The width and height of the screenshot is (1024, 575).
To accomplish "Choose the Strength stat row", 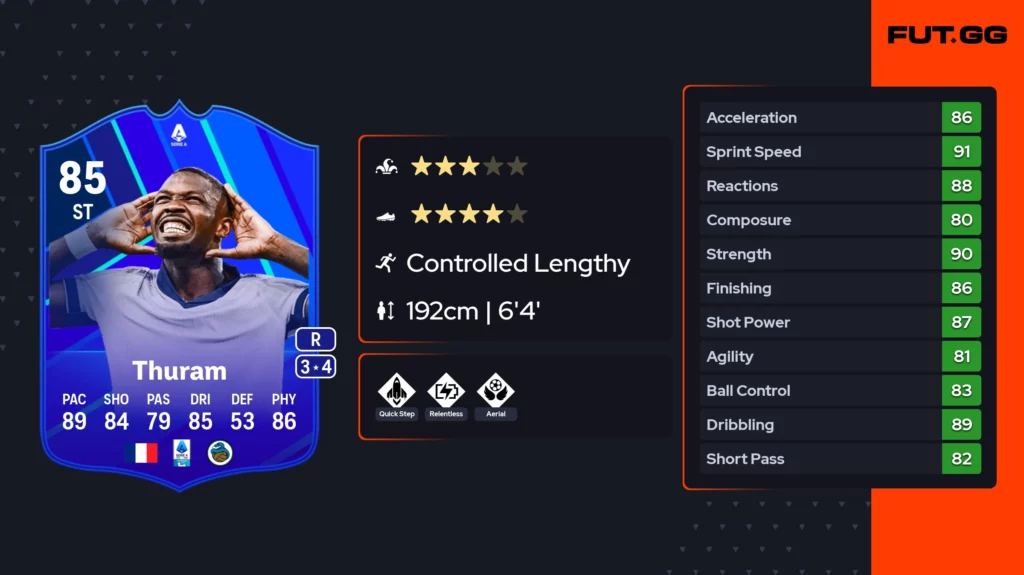I will coord(840,254).
